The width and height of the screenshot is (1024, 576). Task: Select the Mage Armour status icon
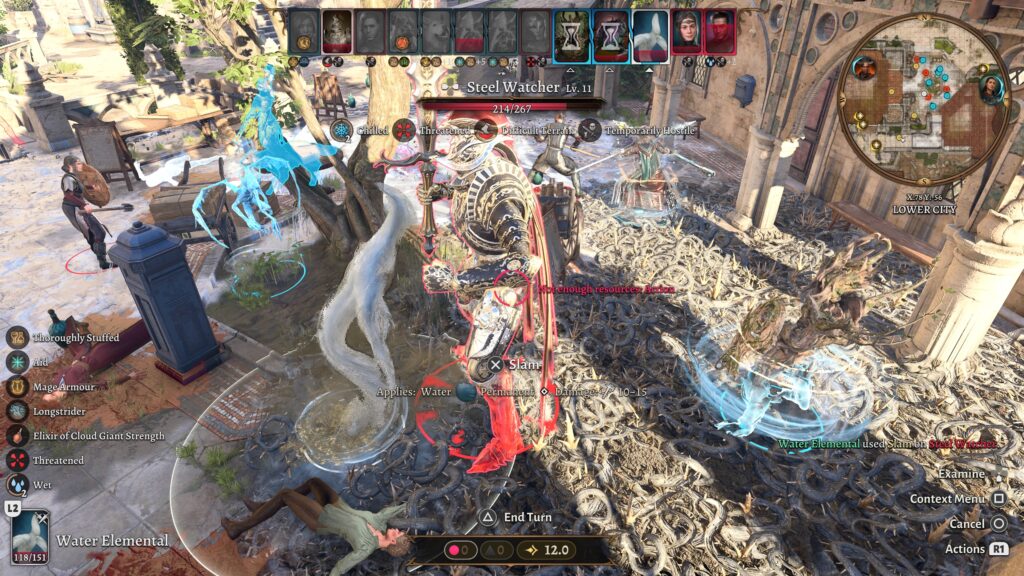pos(17,386)
